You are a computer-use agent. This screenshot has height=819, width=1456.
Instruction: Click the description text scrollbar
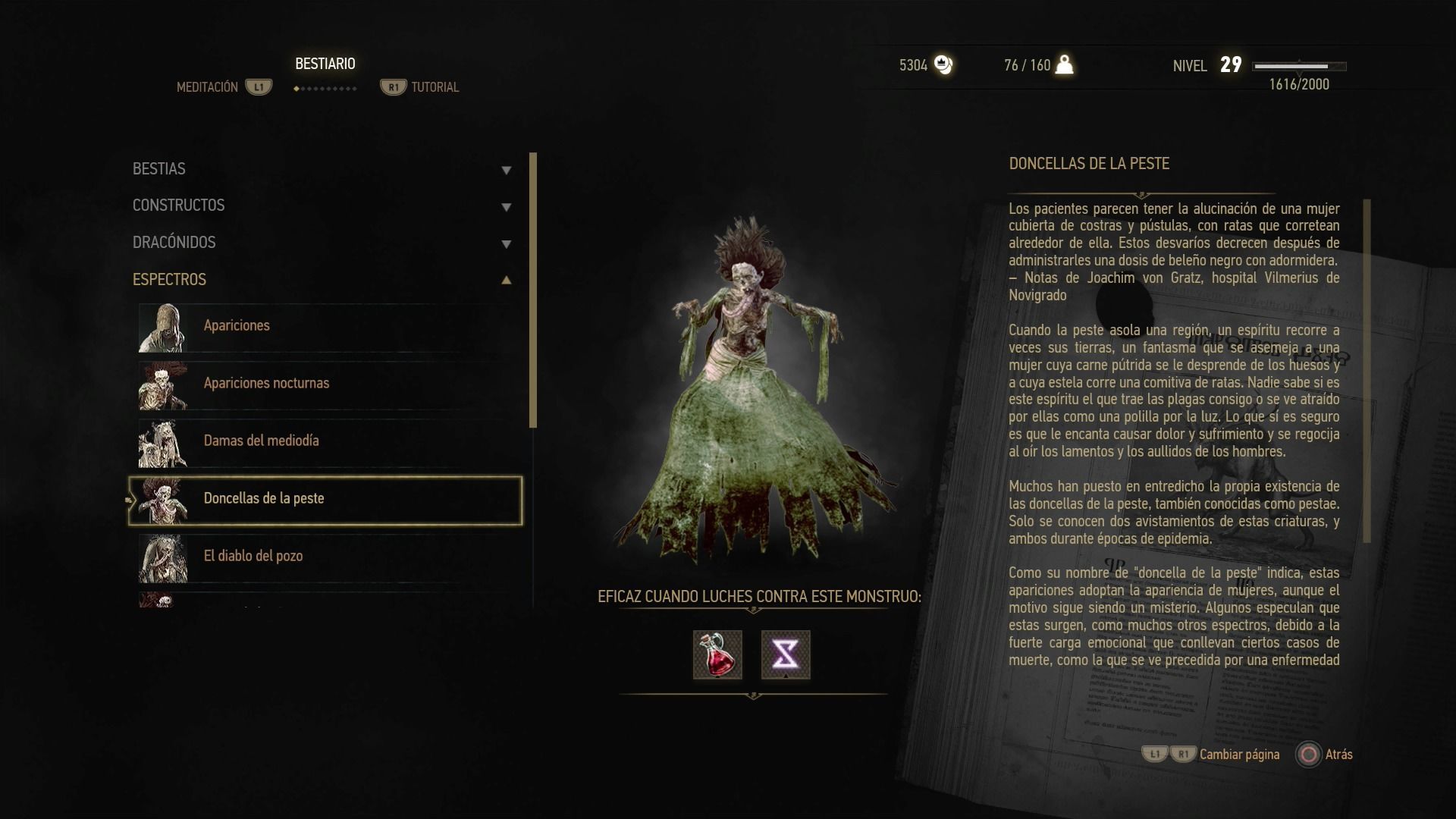click(1367, 371)
